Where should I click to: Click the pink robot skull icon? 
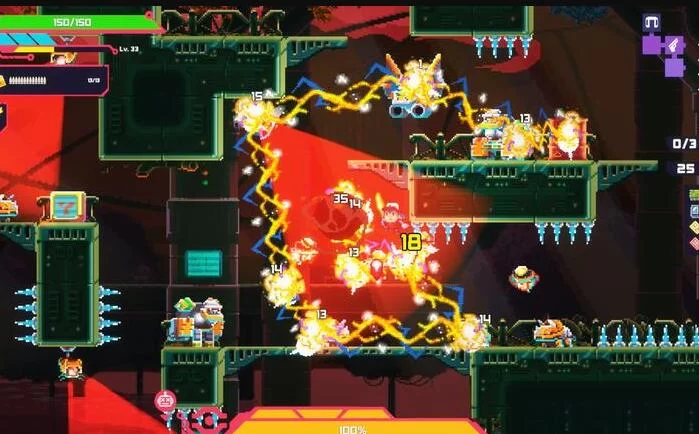point(165,402)
